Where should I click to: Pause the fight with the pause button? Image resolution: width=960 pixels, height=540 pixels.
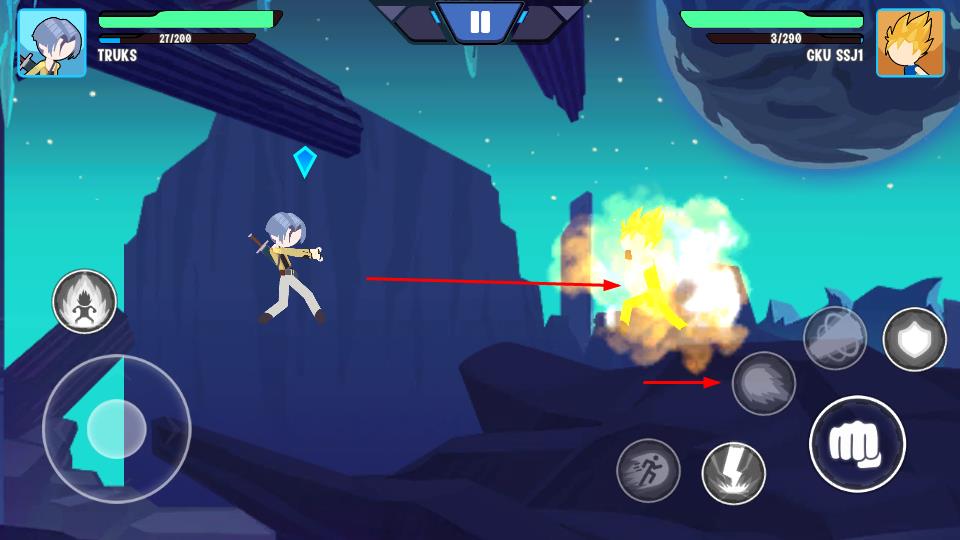480,22
